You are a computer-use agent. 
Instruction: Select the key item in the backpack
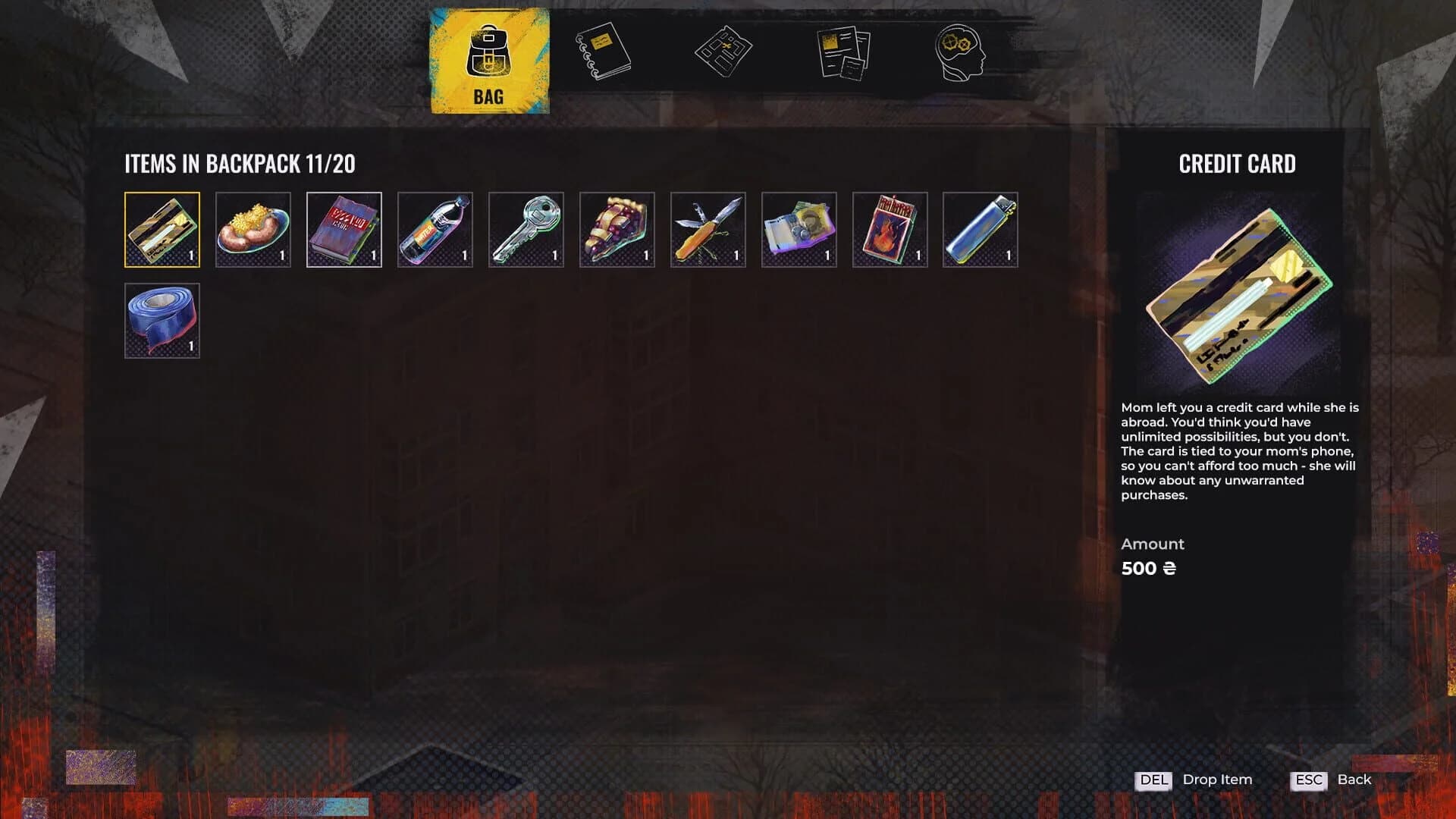526,230
